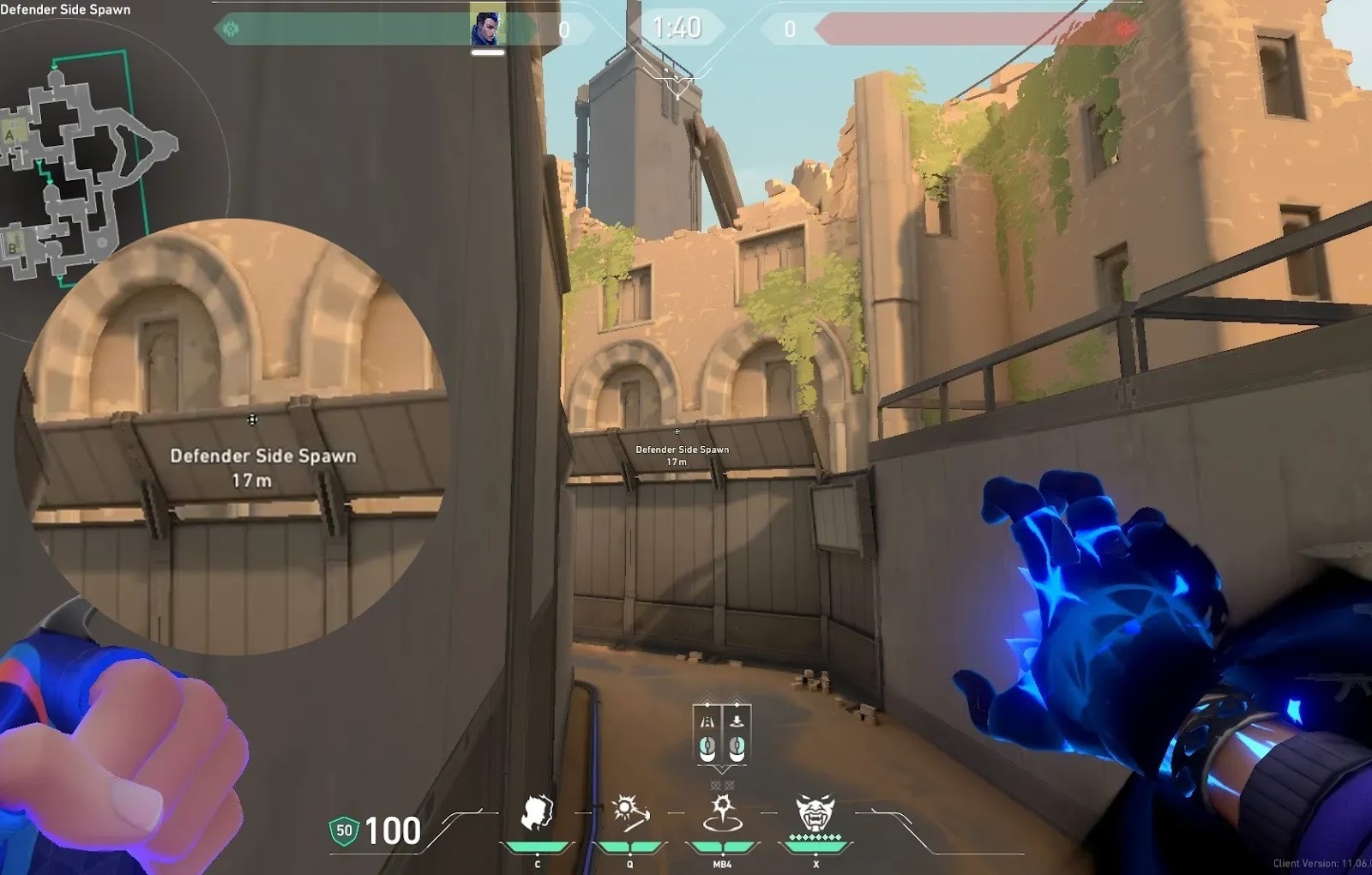Viewport: 1372px width, 875px height.
Task: Select the Blindside flash ability
Action: (630, 813)
